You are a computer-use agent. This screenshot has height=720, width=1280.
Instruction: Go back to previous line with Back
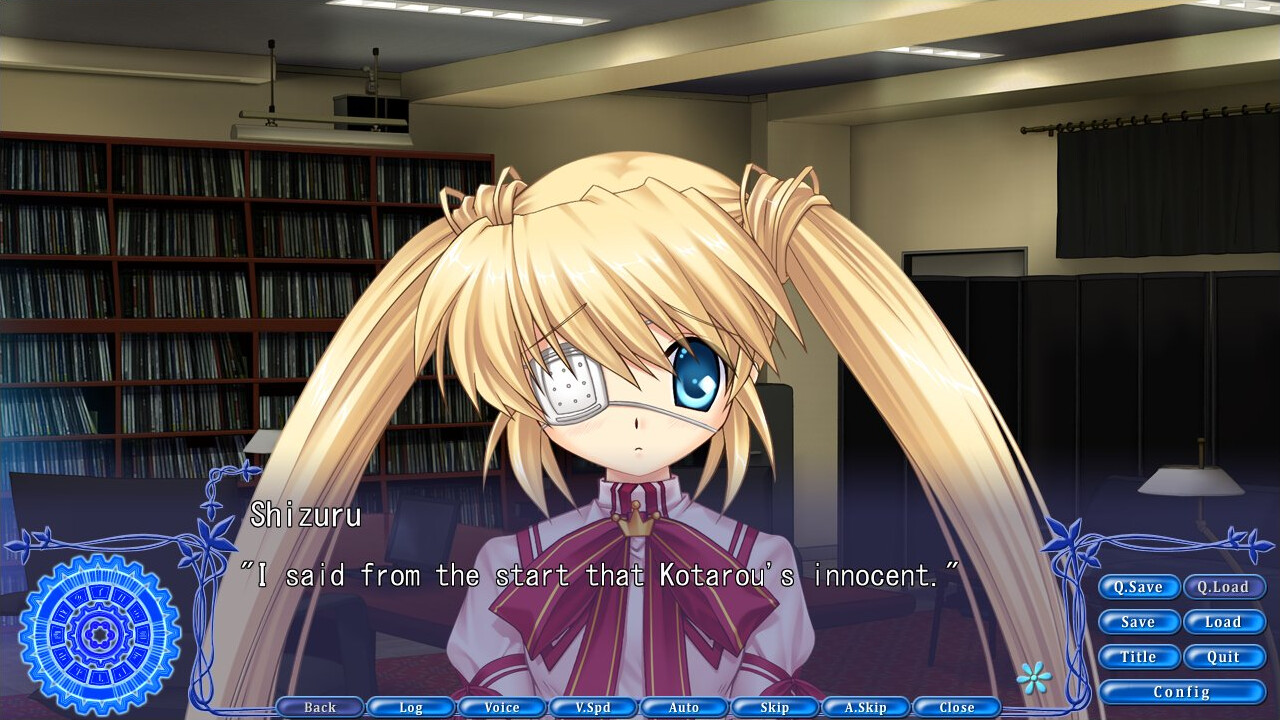(x=320, y=707)
